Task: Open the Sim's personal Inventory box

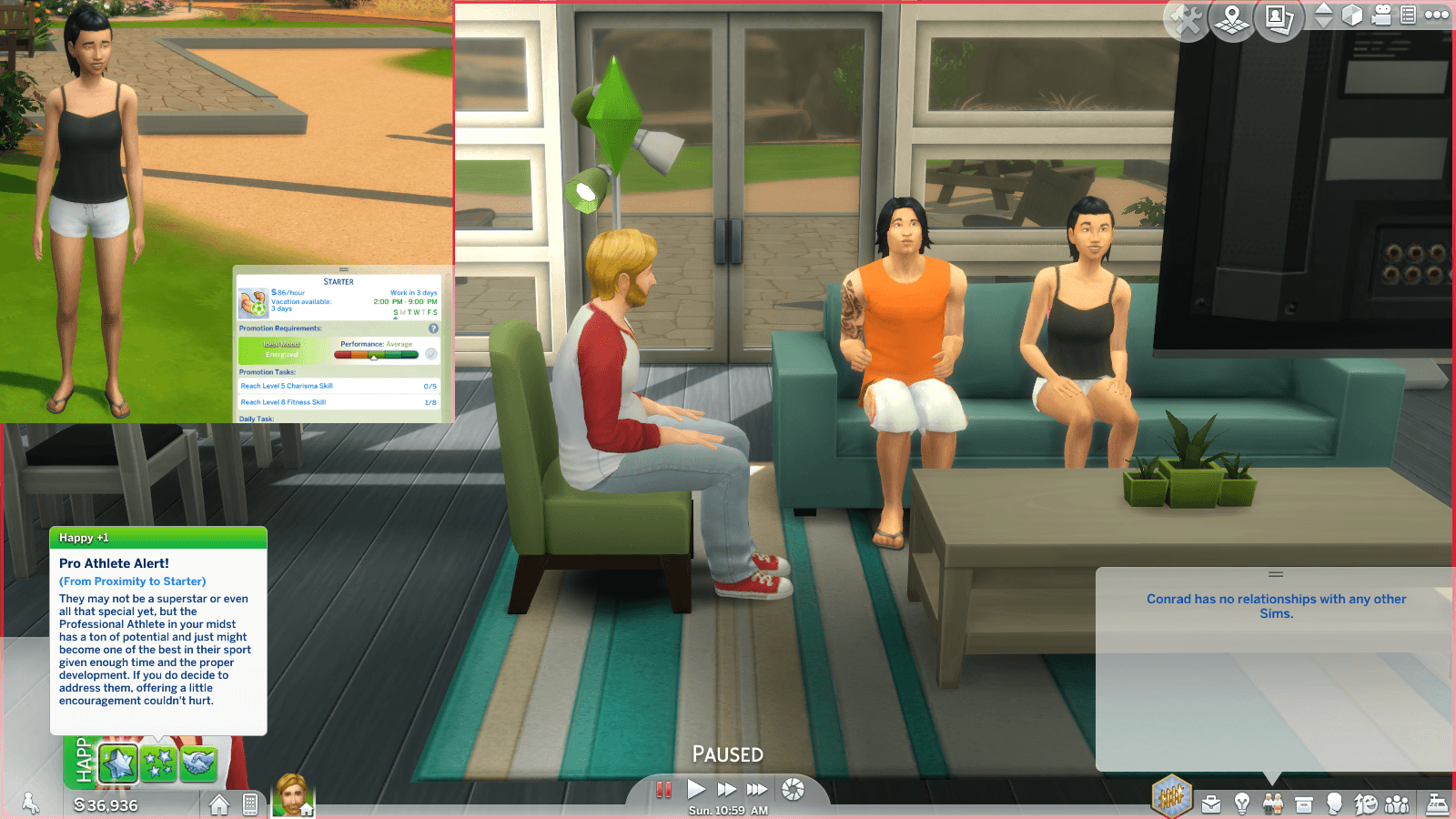Action: tap(1303, 804)
